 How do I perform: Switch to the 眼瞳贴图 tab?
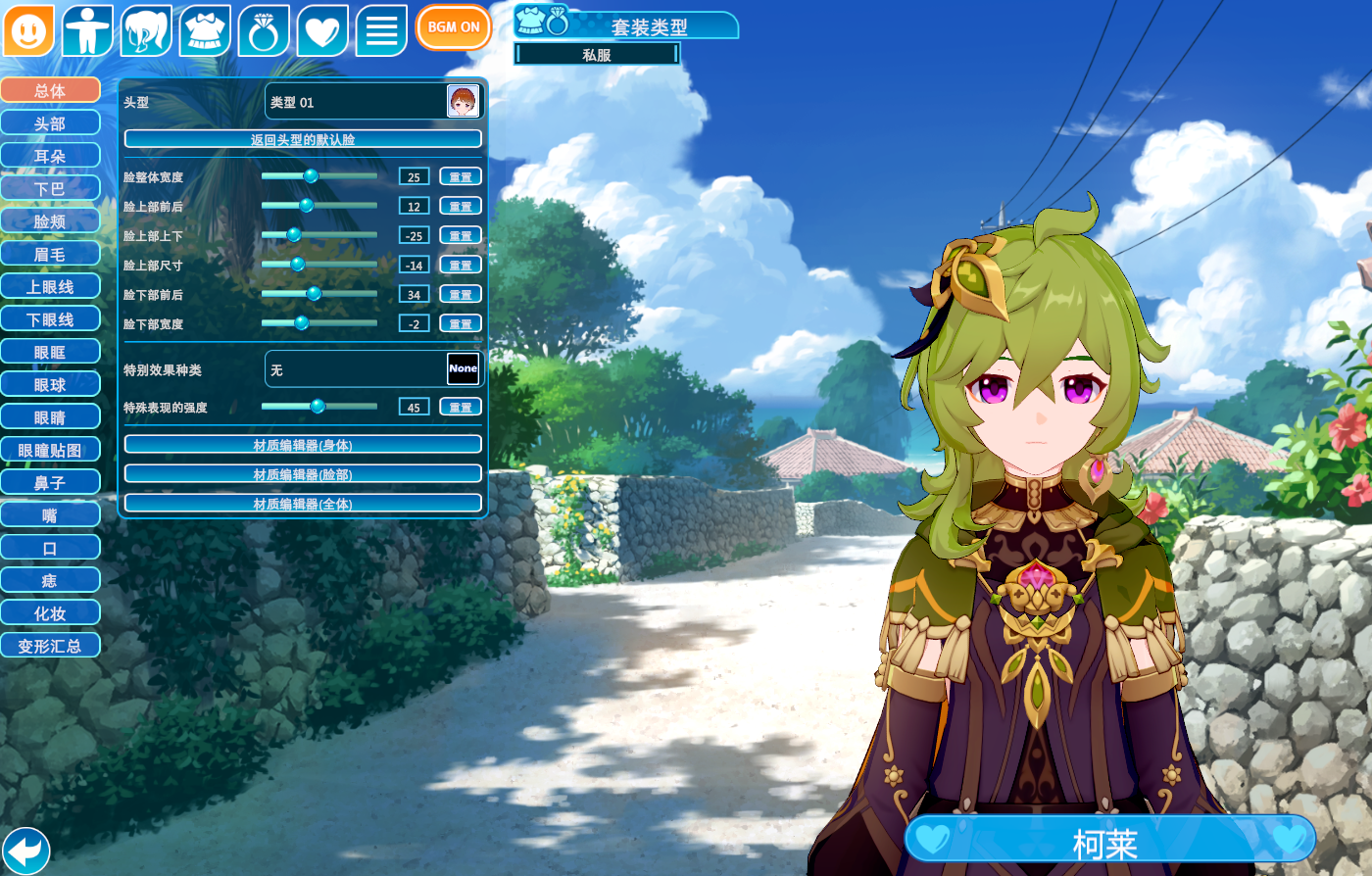[50, 451]
